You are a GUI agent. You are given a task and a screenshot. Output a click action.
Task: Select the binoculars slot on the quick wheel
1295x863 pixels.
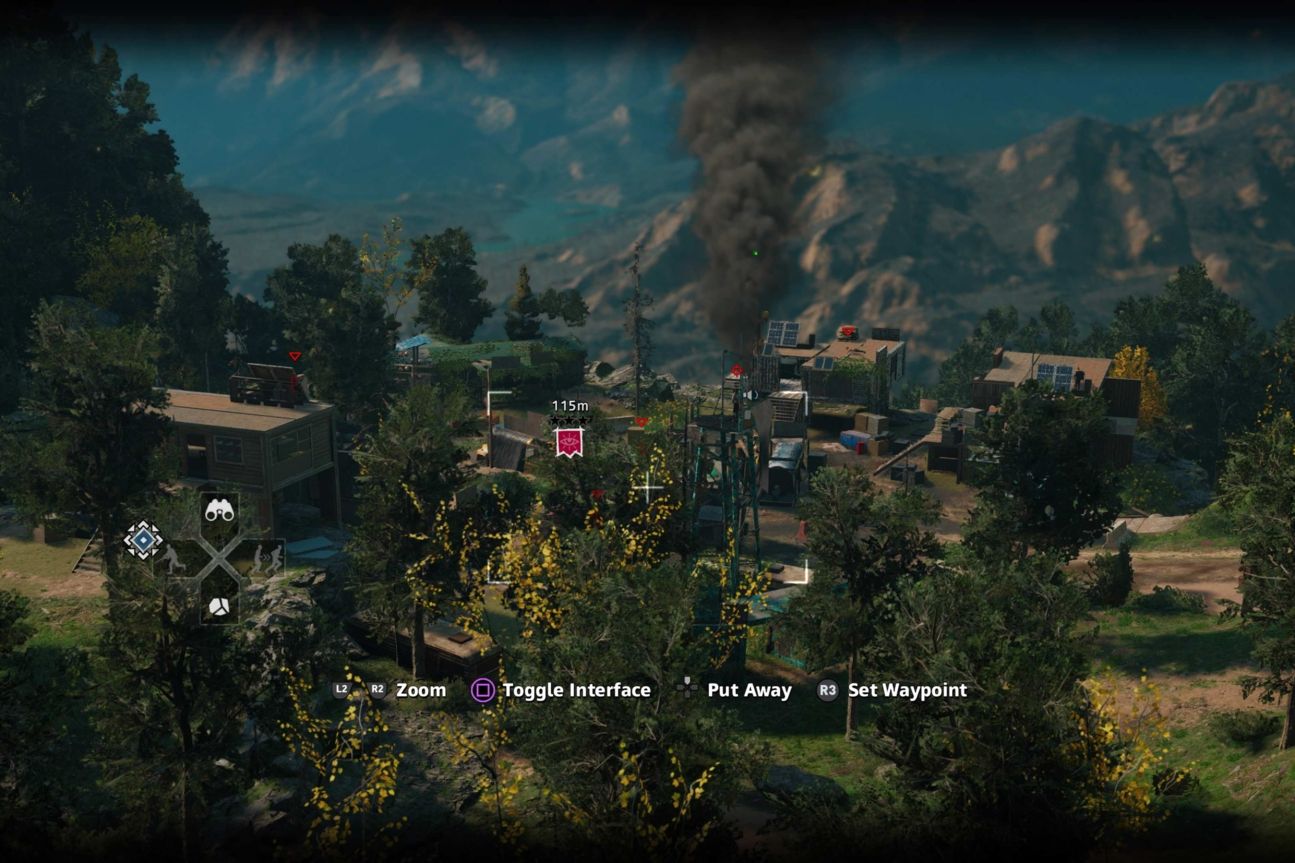(219, 510)
